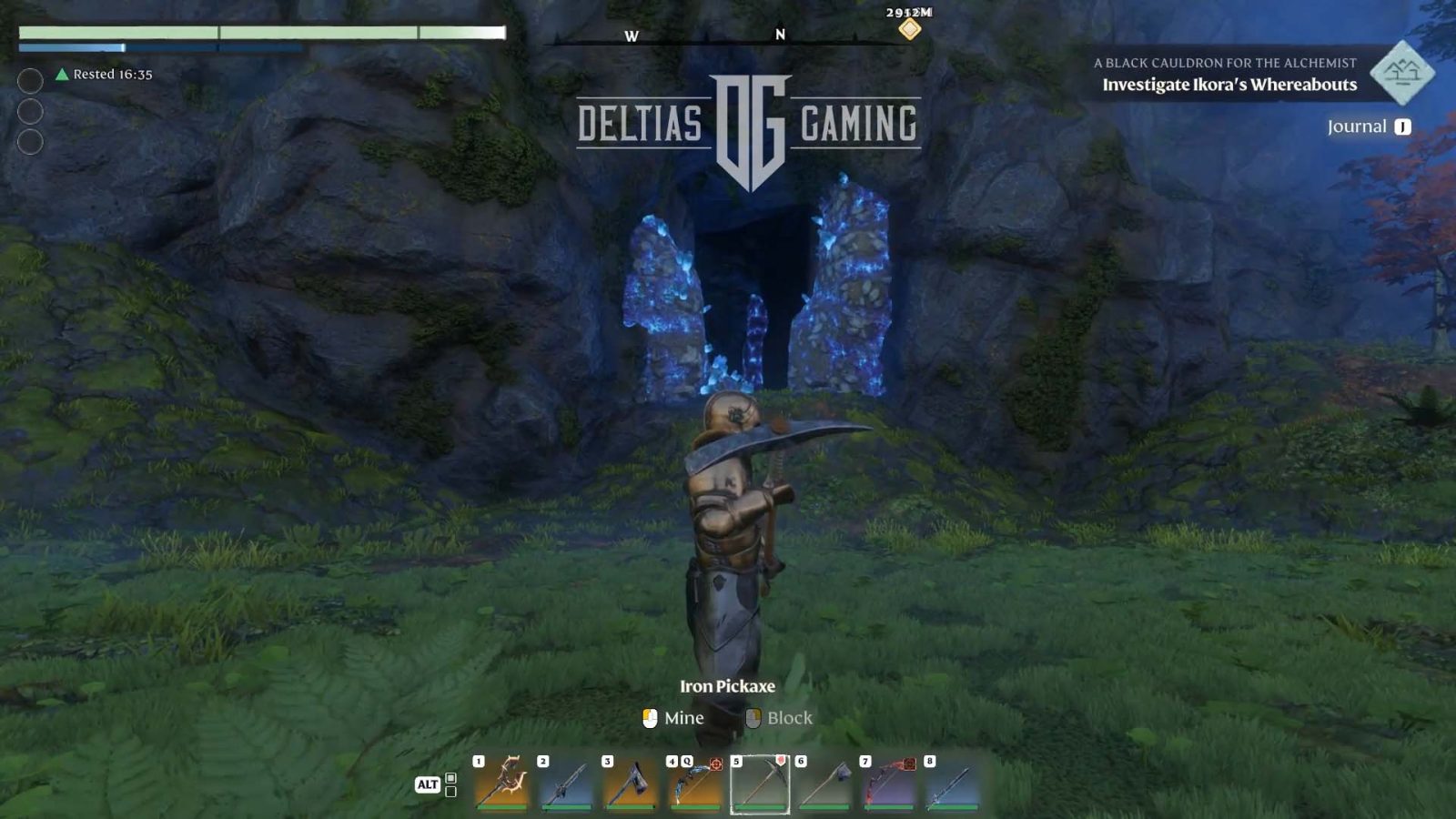Click the quest waypoint marker on compass
The height and width of the screenshot is (819, 1456).
point(909,29)
